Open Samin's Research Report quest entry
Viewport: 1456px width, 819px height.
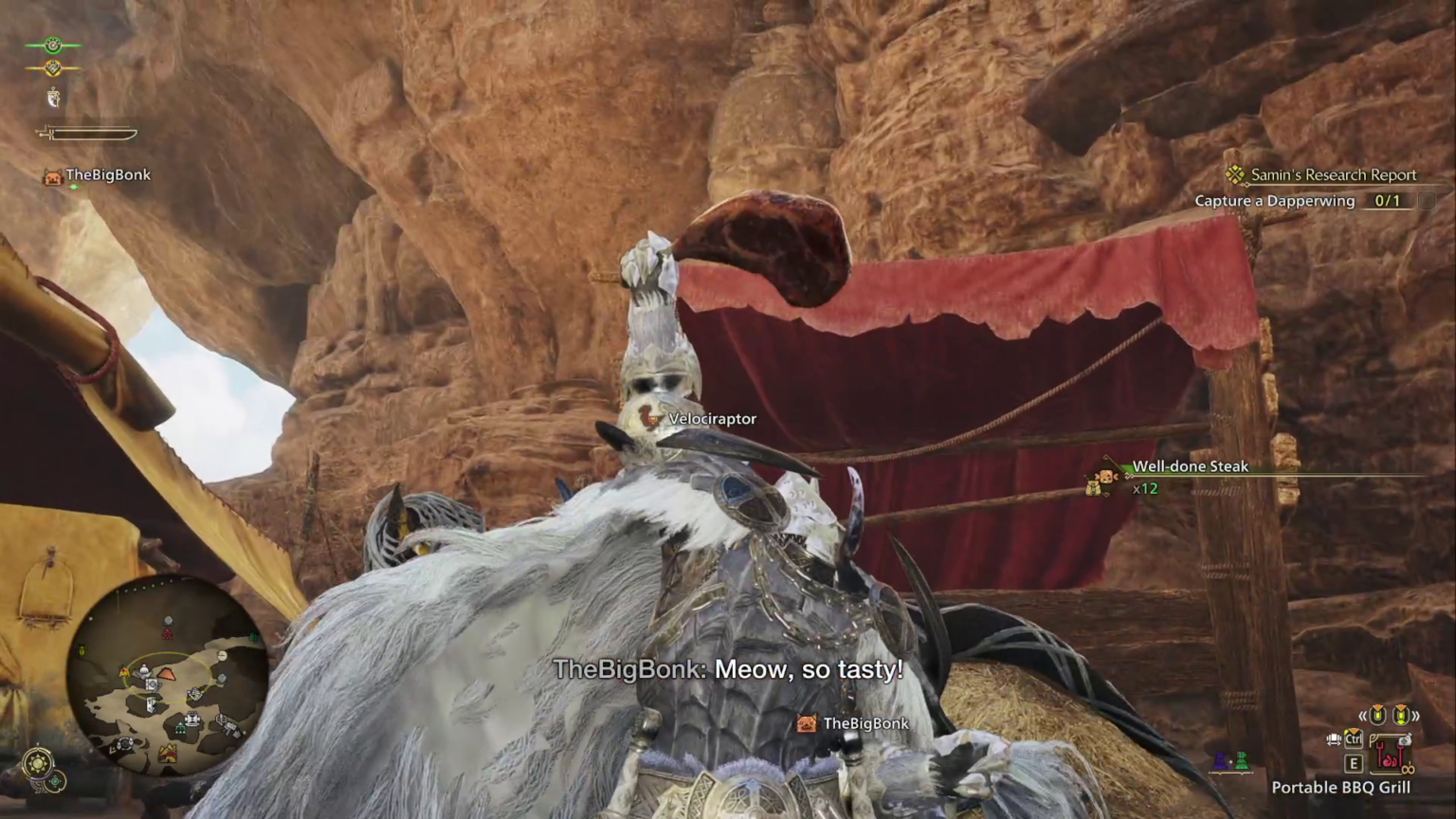1334,174
